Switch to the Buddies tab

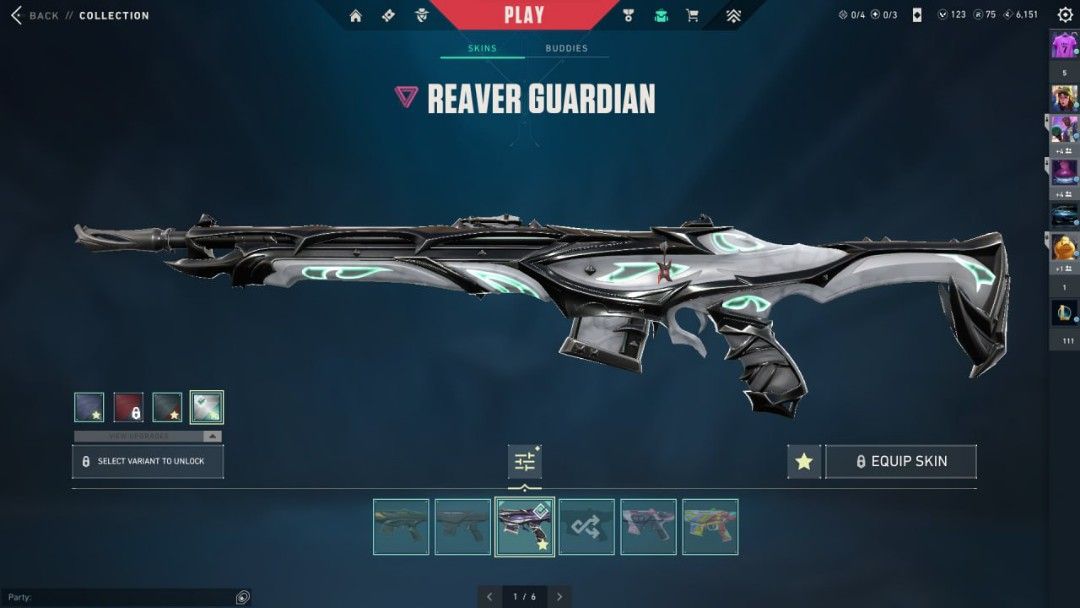566,48
